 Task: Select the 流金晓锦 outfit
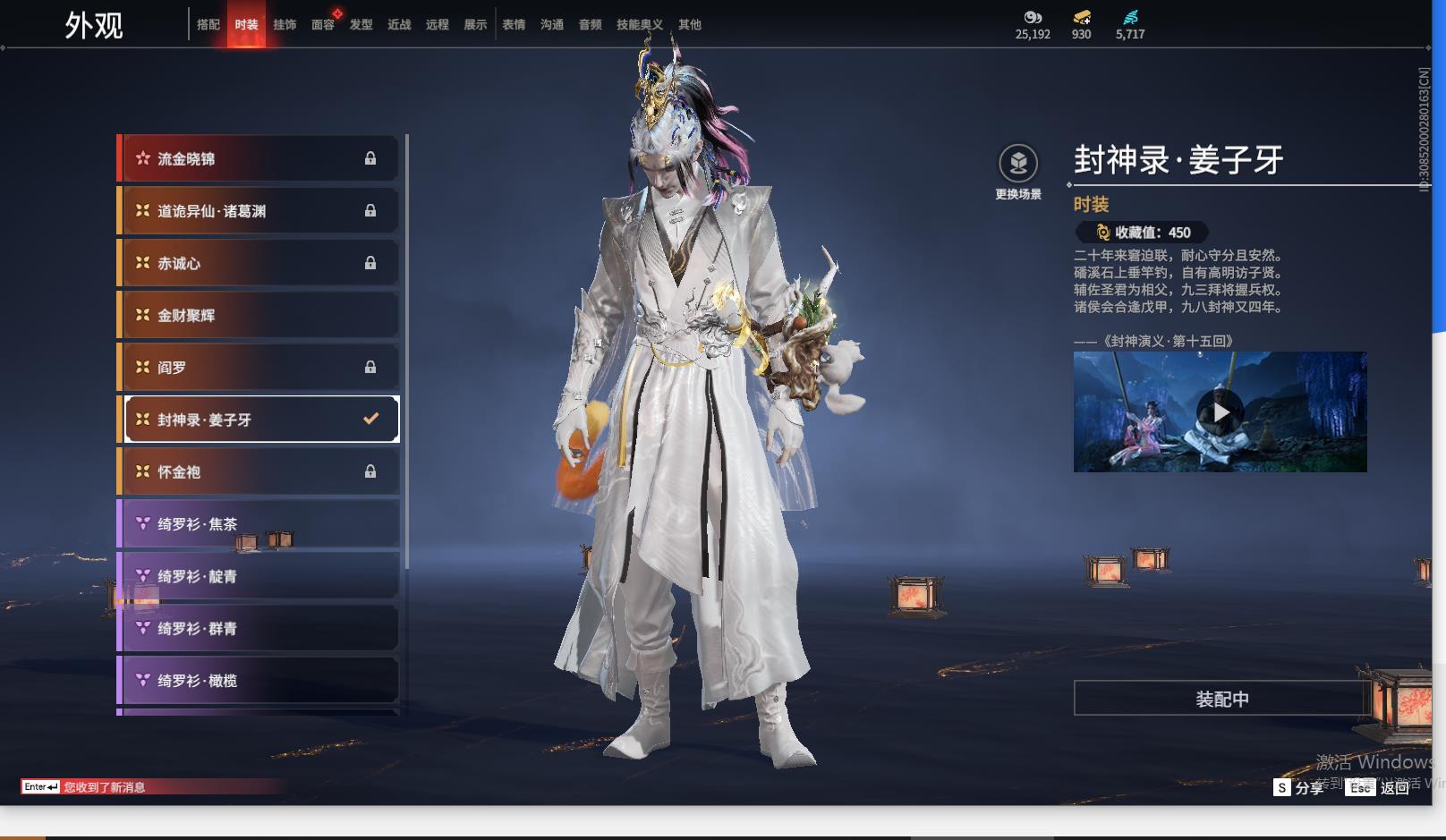coord(259,159)
